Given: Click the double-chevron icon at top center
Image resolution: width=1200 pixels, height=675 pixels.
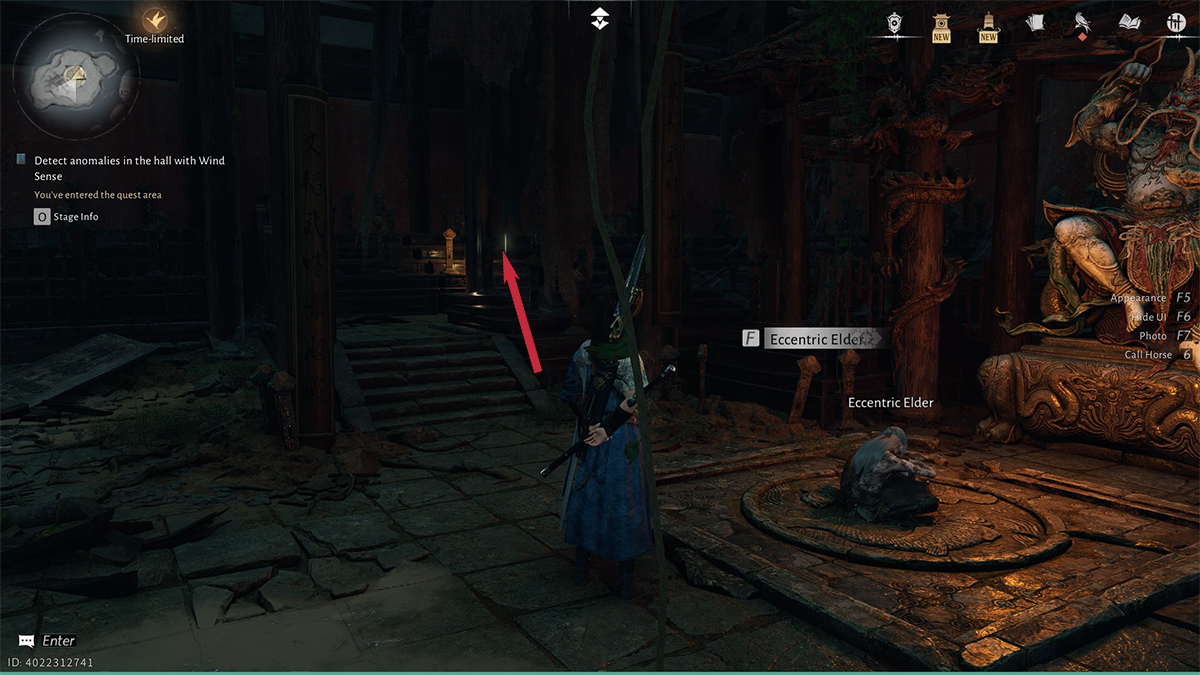Looking at the screenshot, I should [x=599, y=17].
